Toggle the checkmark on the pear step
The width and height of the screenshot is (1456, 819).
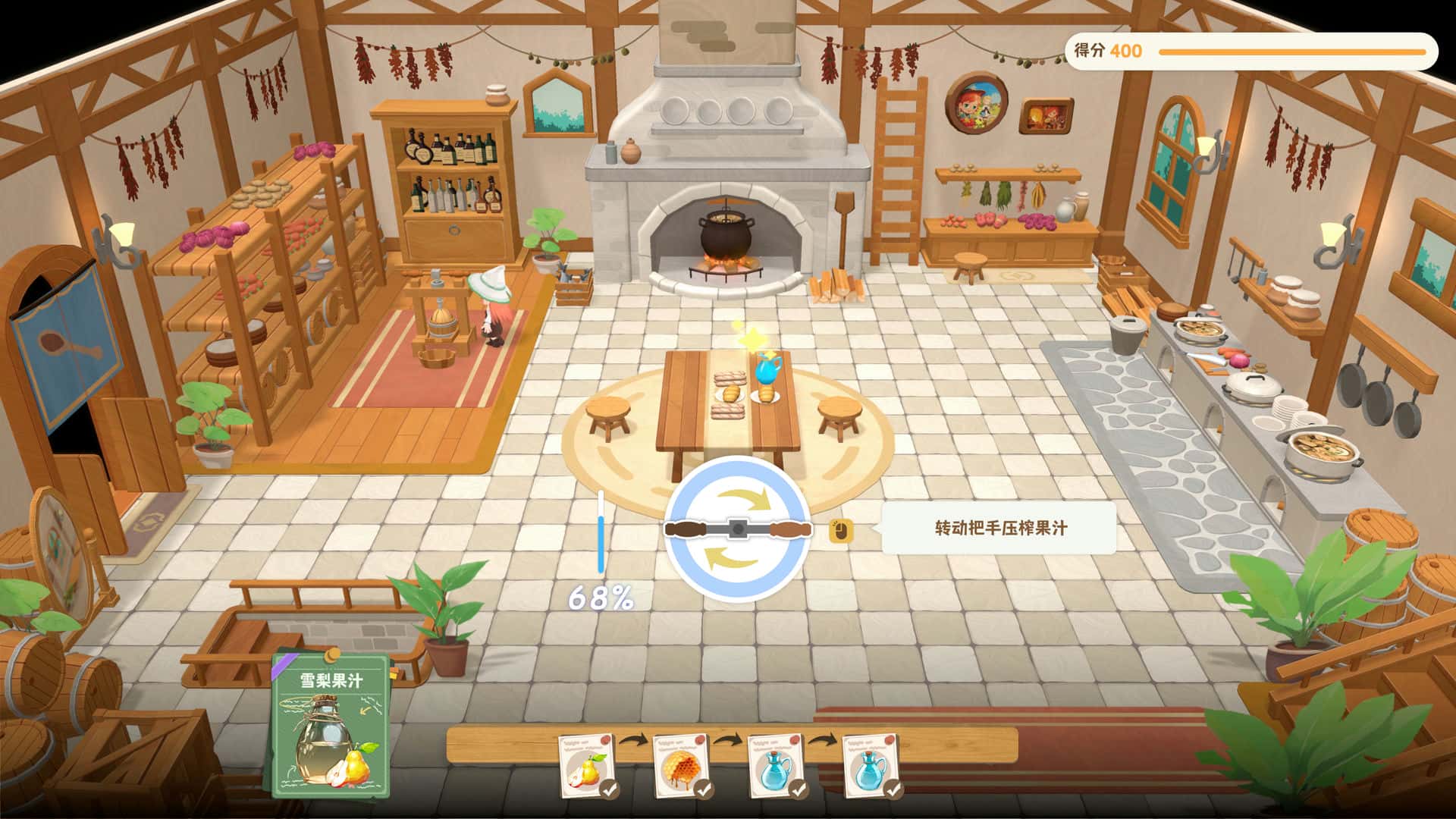(x=608, y=789)
